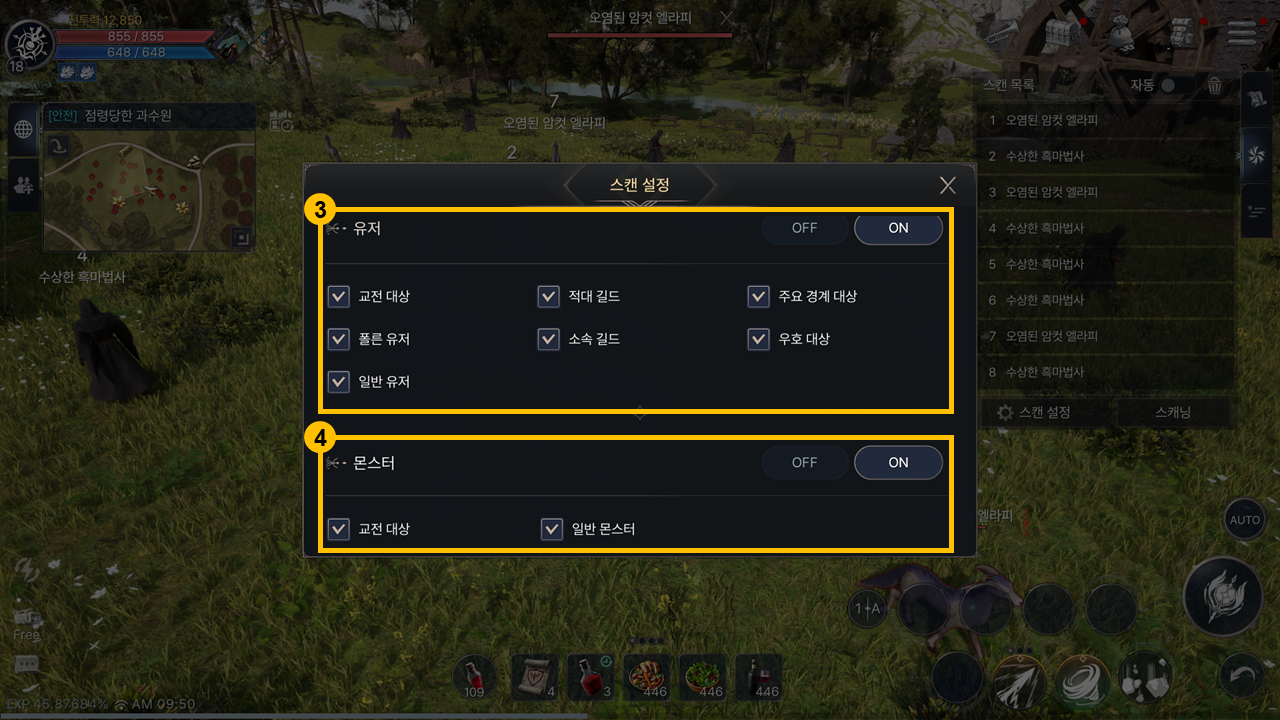Viewport: 1280px width, 720px height.
Task: Click the 스캐닝 button
Action: [1173, 412]
